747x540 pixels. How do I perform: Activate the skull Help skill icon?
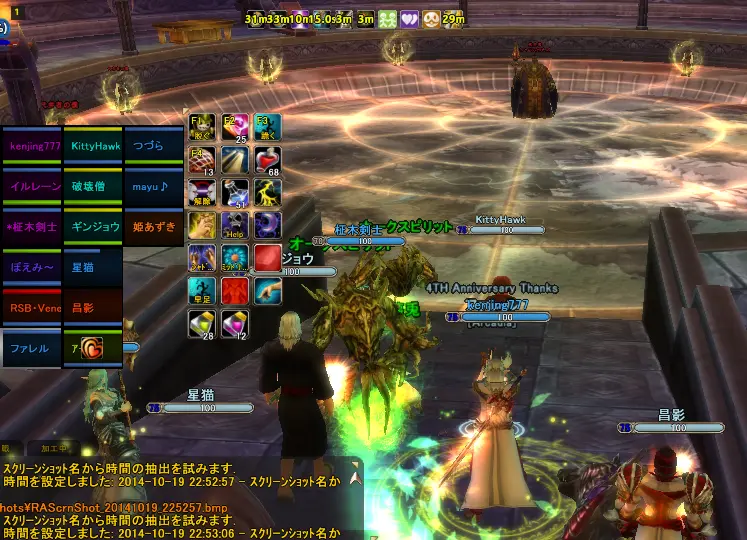234,225
